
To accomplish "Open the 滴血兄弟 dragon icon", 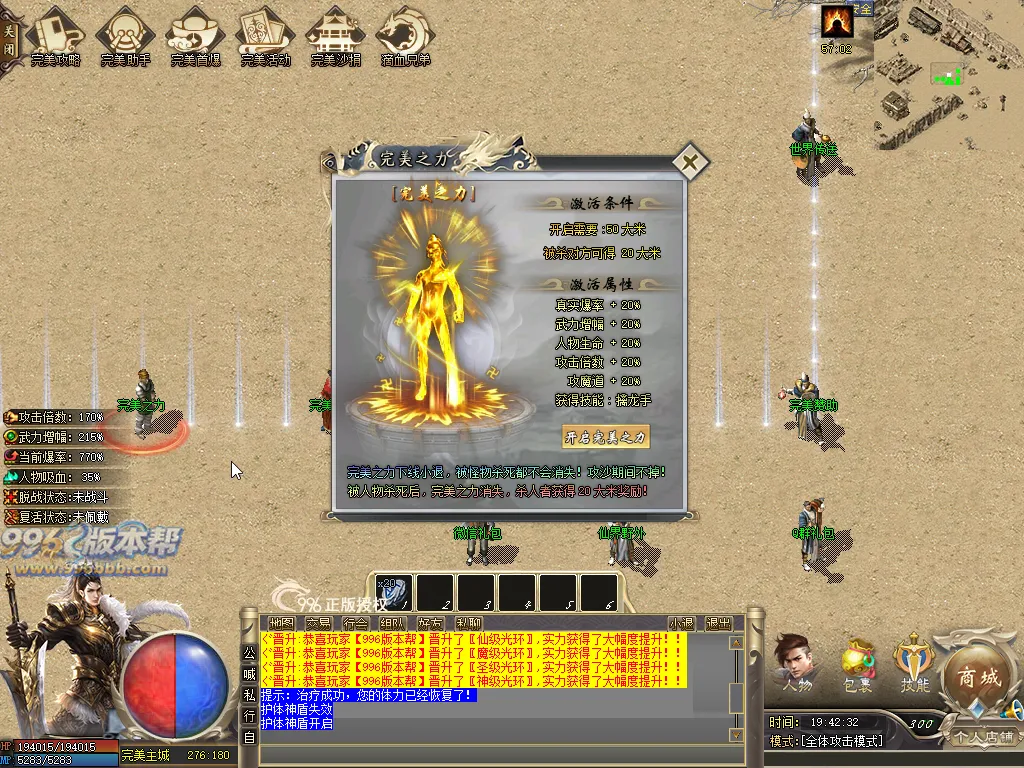I will coord(405,36).
